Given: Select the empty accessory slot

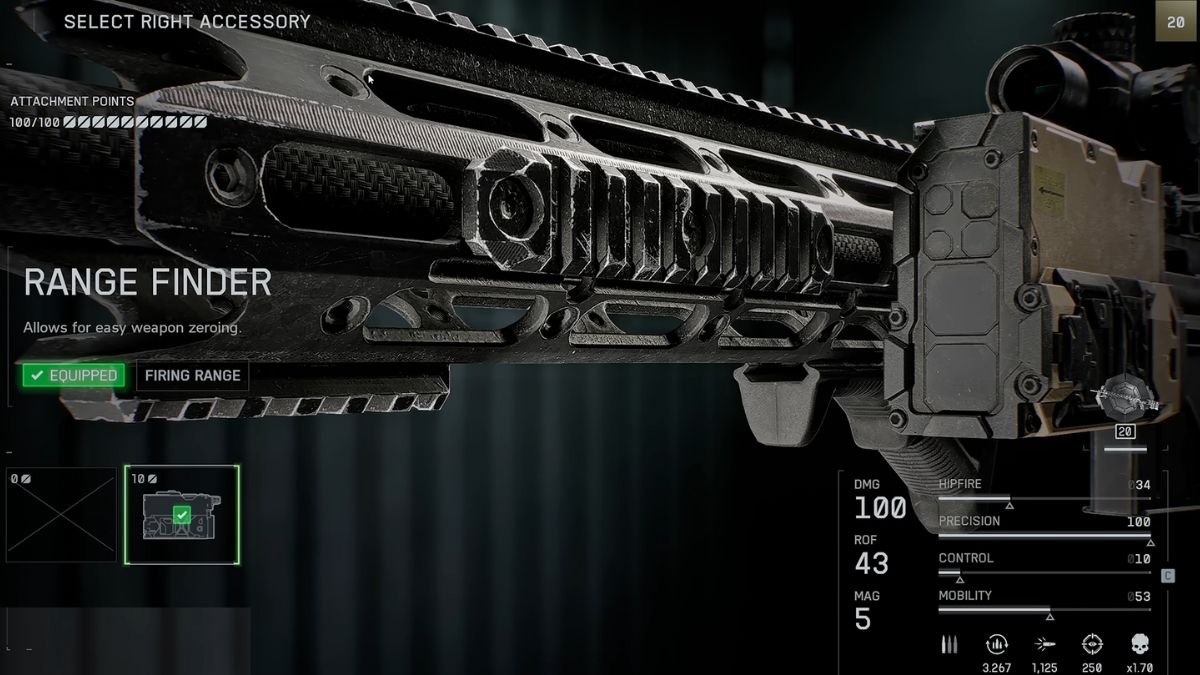Looking at the screenshot, I should tap(62, 514).
